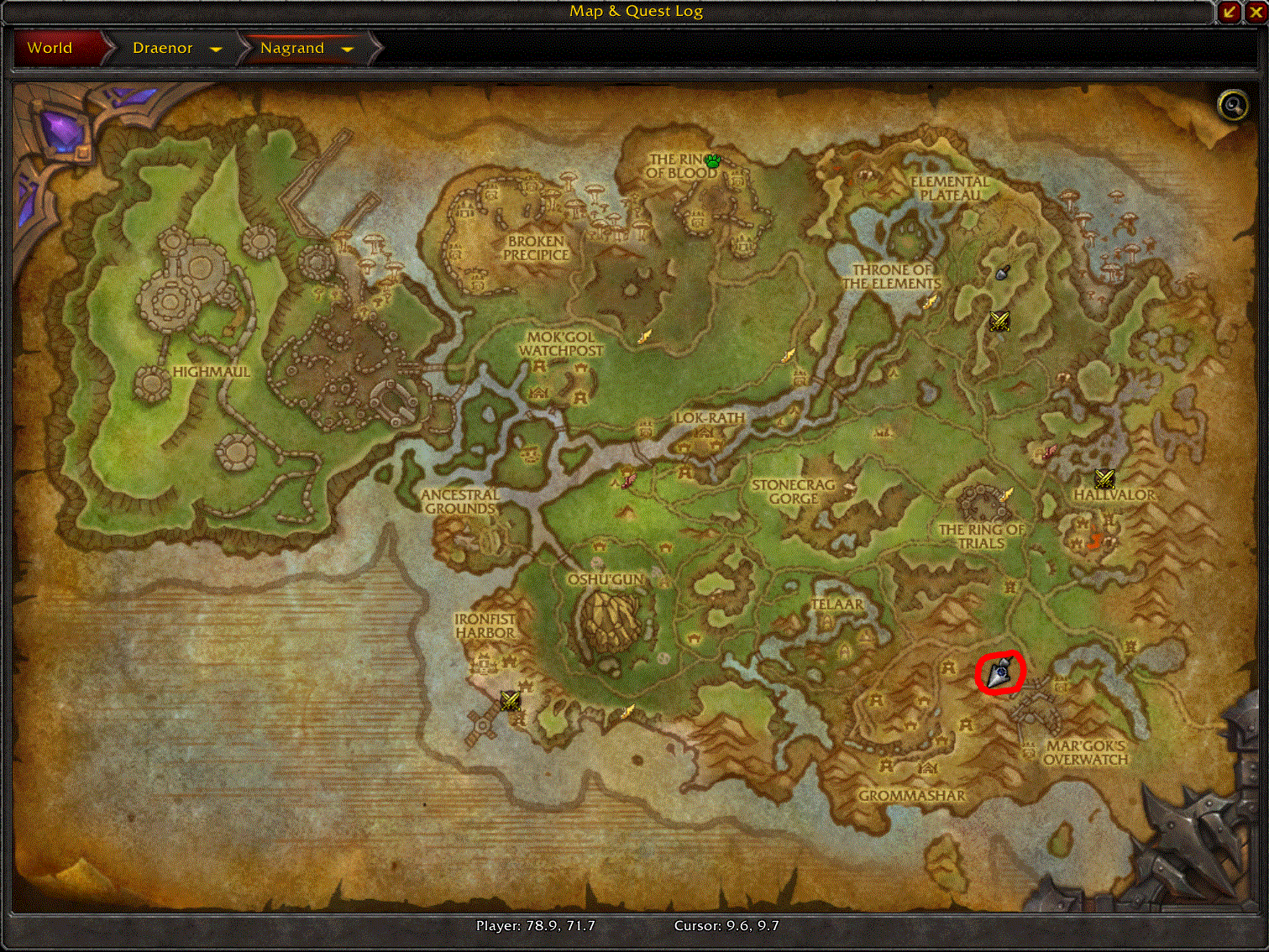Open the Nagrand dropdown arrow
1269x952 pixels.
coord(348,49)
